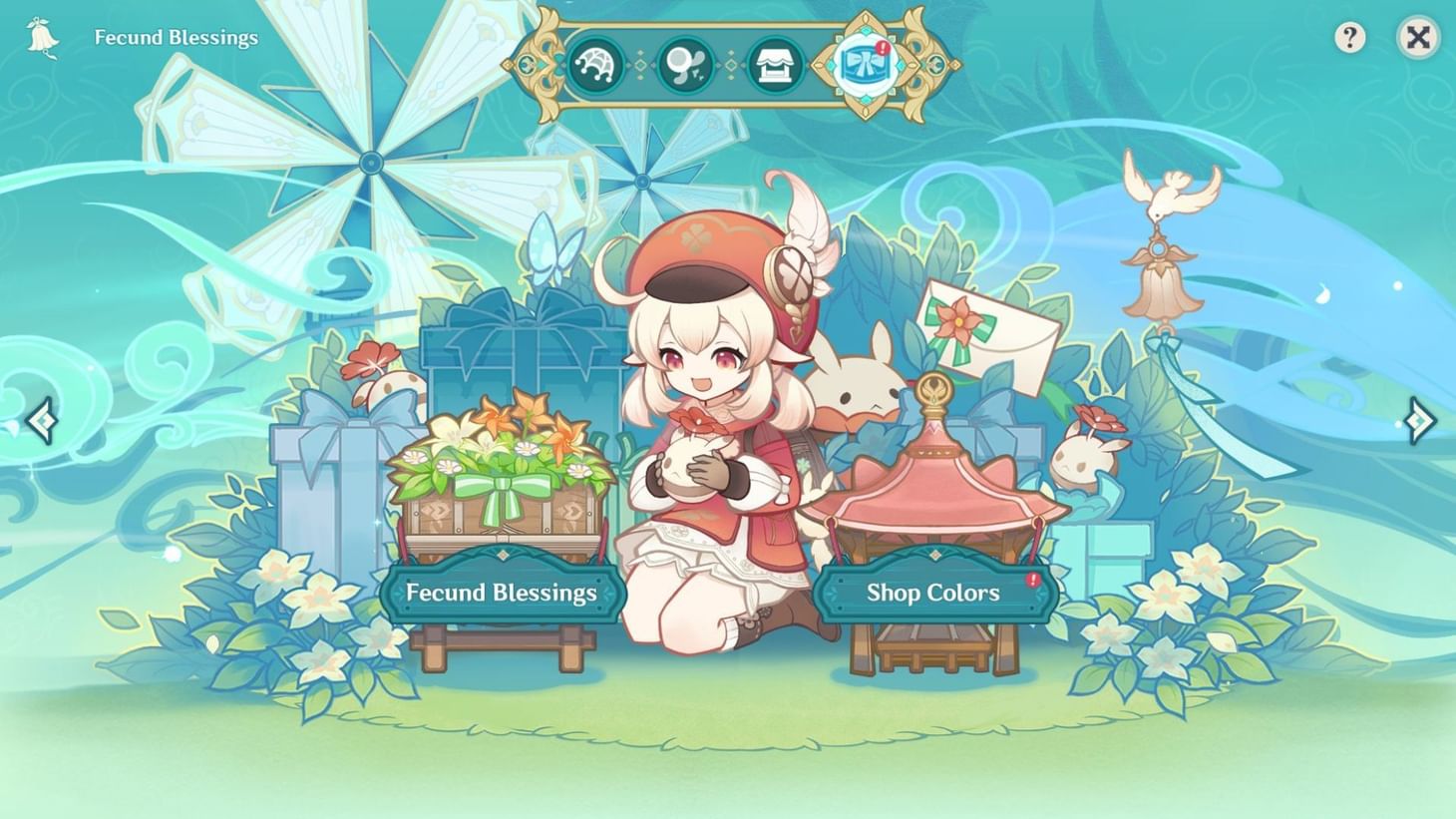This screenshot has width=1456, height=819.
Task: Click the question mark help icon
Action: point(1351,38)
